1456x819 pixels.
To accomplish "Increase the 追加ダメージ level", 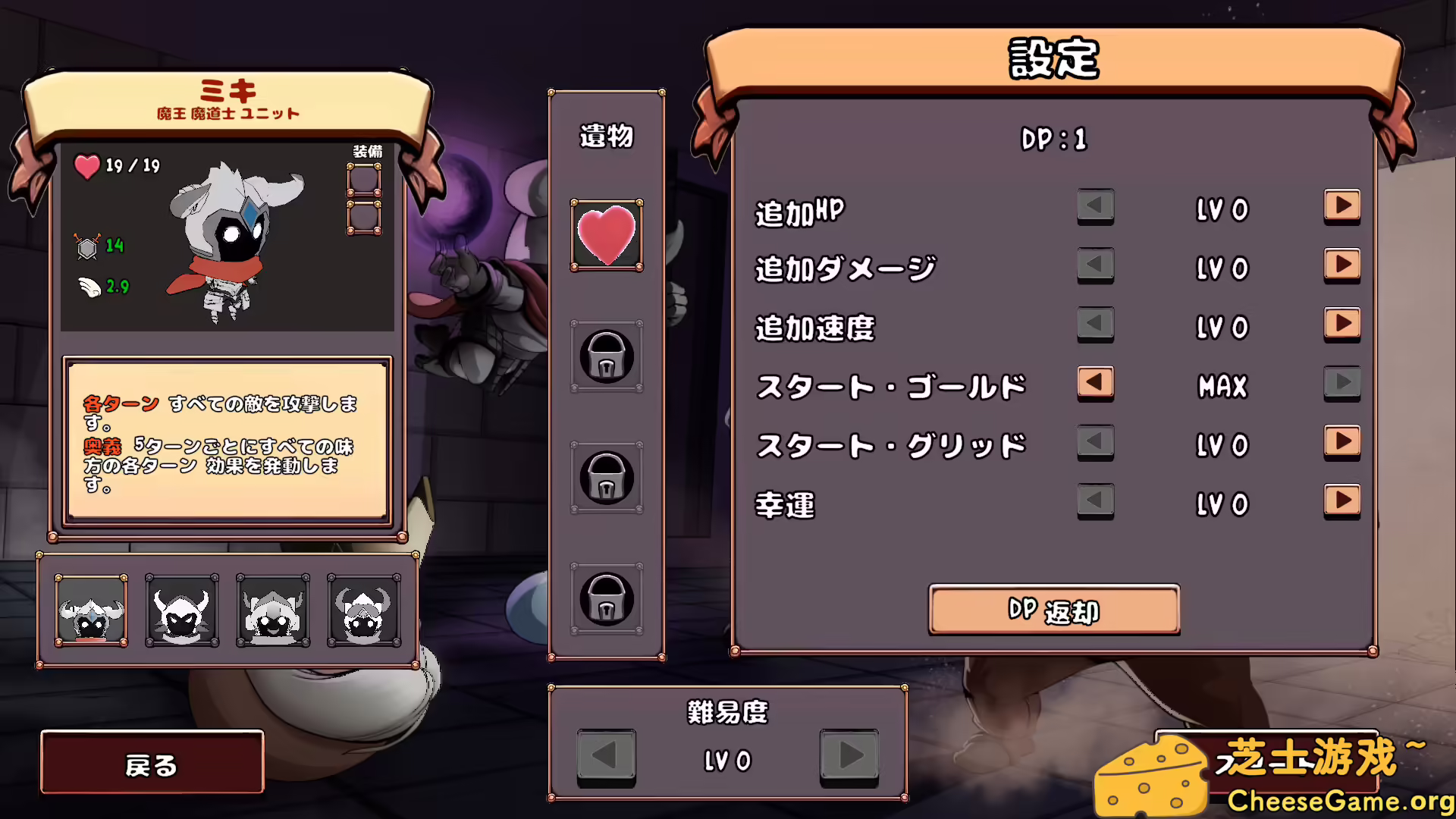I will (1341, 266).
